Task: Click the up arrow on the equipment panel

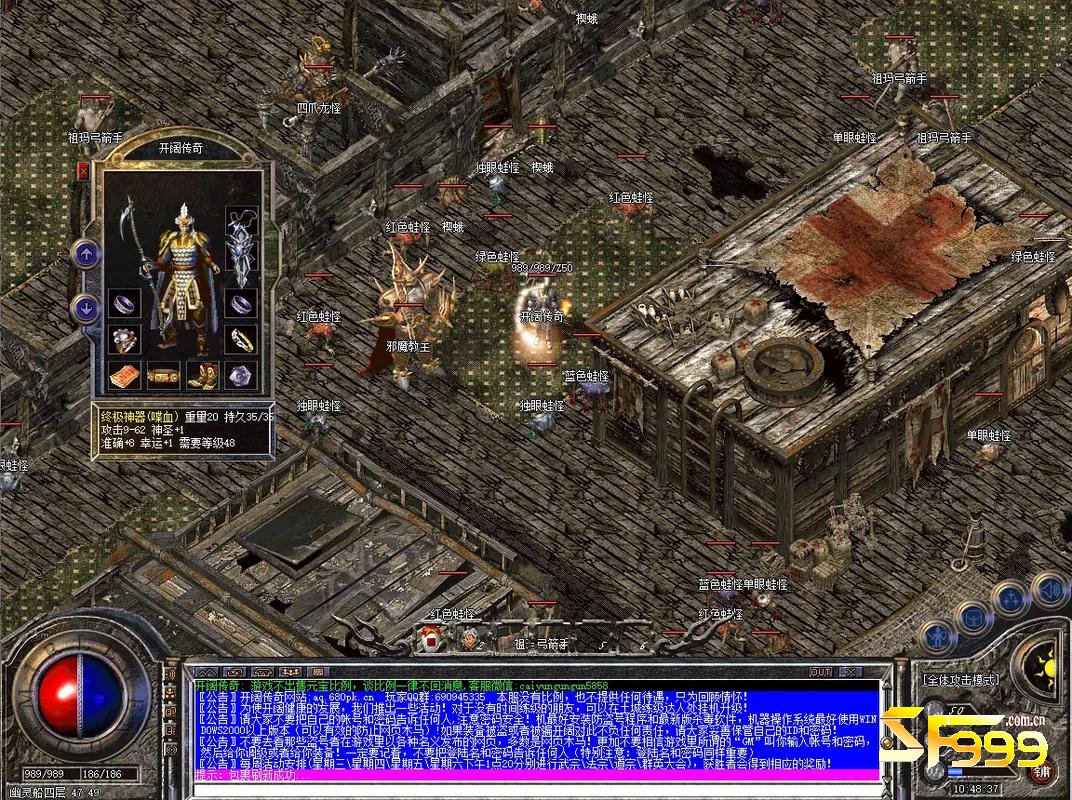Action: click(x=85, y=254)
